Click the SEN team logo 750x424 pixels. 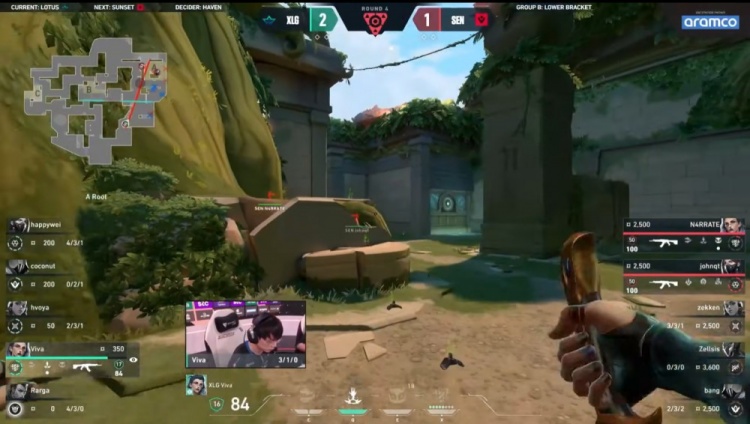click(x=481, y=19)
